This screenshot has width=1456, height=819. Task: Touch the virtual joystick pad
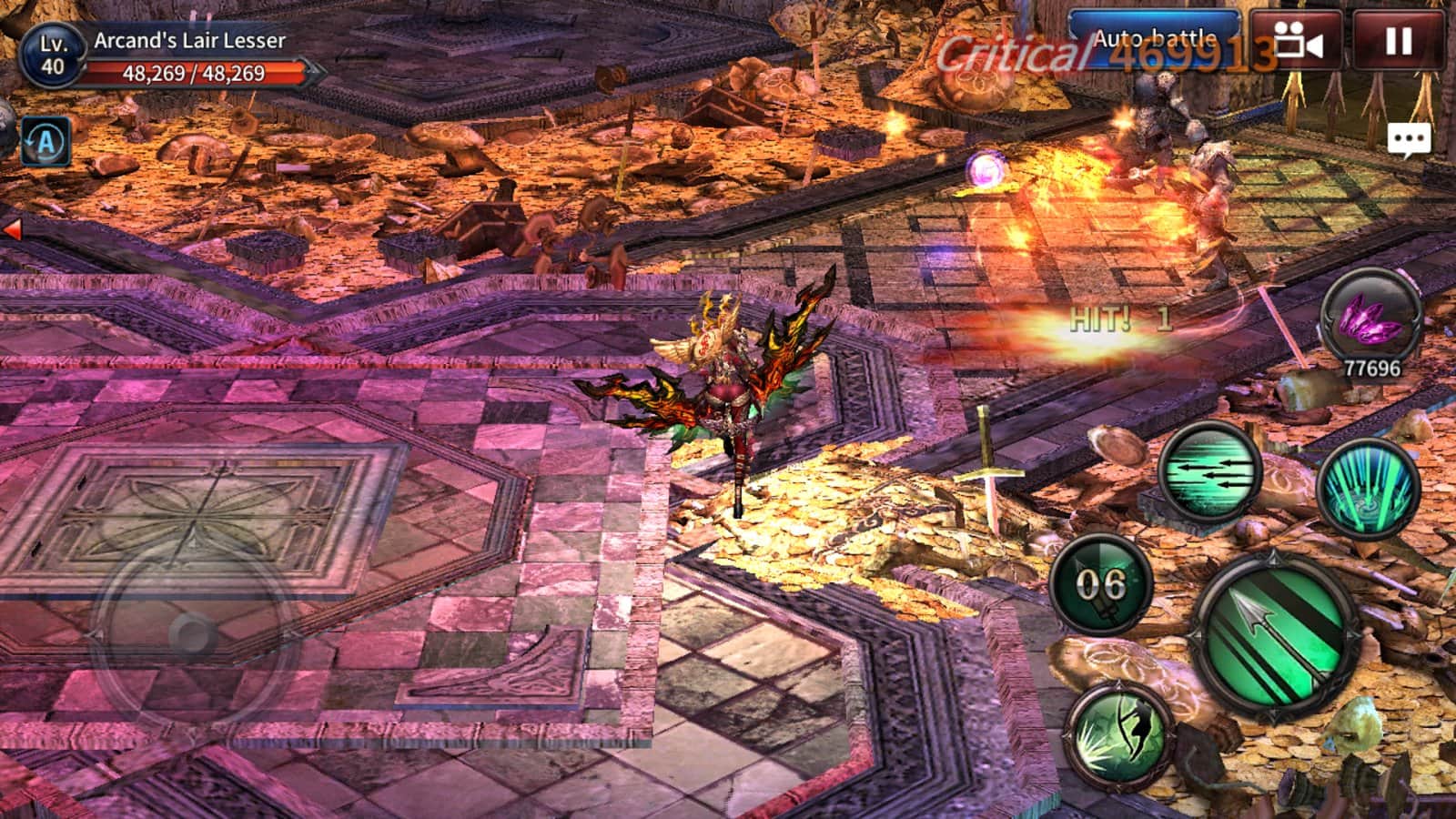[x=193, y=632]
